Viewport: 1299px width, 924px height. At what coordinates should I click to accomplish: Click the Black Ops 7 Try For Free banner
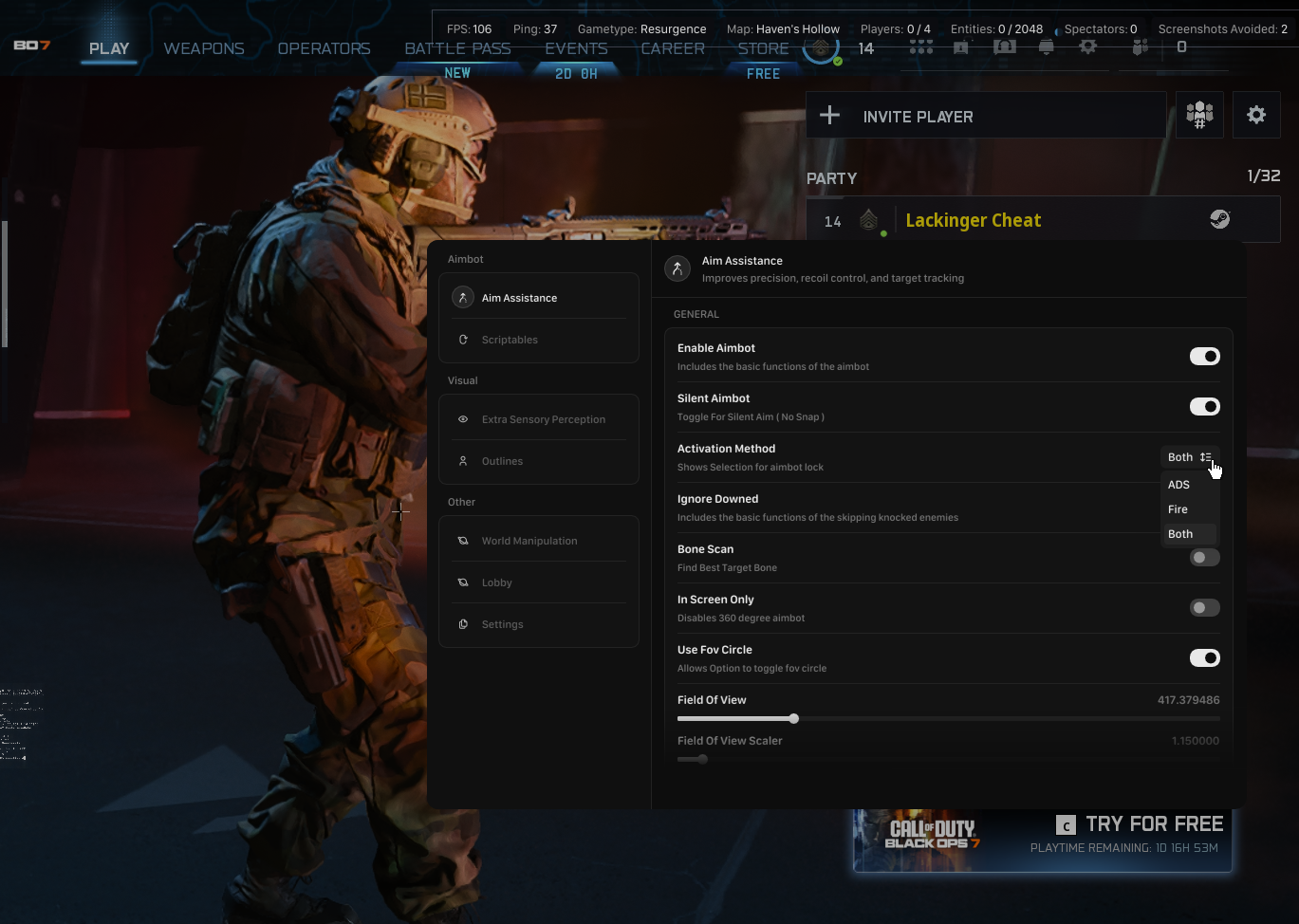1042,840
